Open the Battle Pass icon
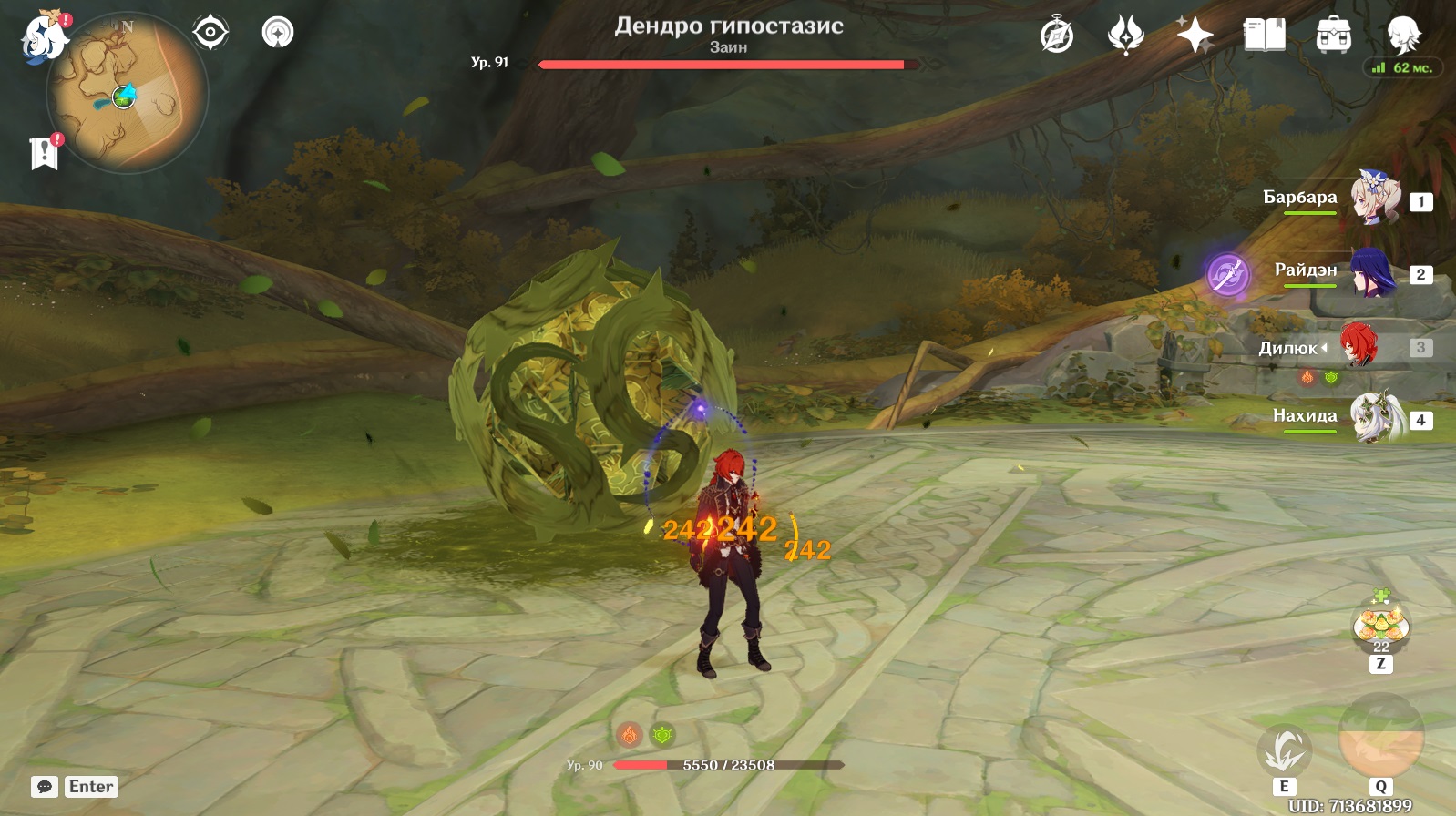Image resolution: width=1456 pixels, height=816 pixels. pos(1125,36)
